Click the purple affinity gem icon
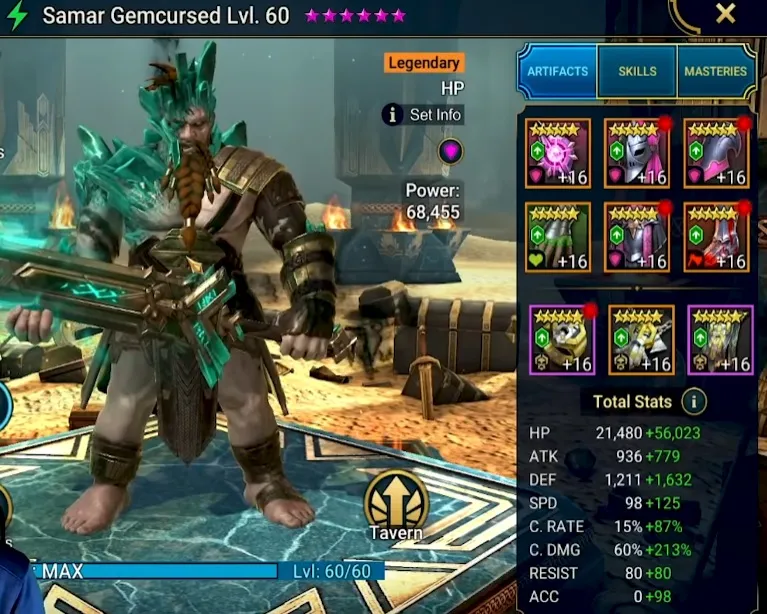This screenshot has width=767, height=614. click(450, 151)
